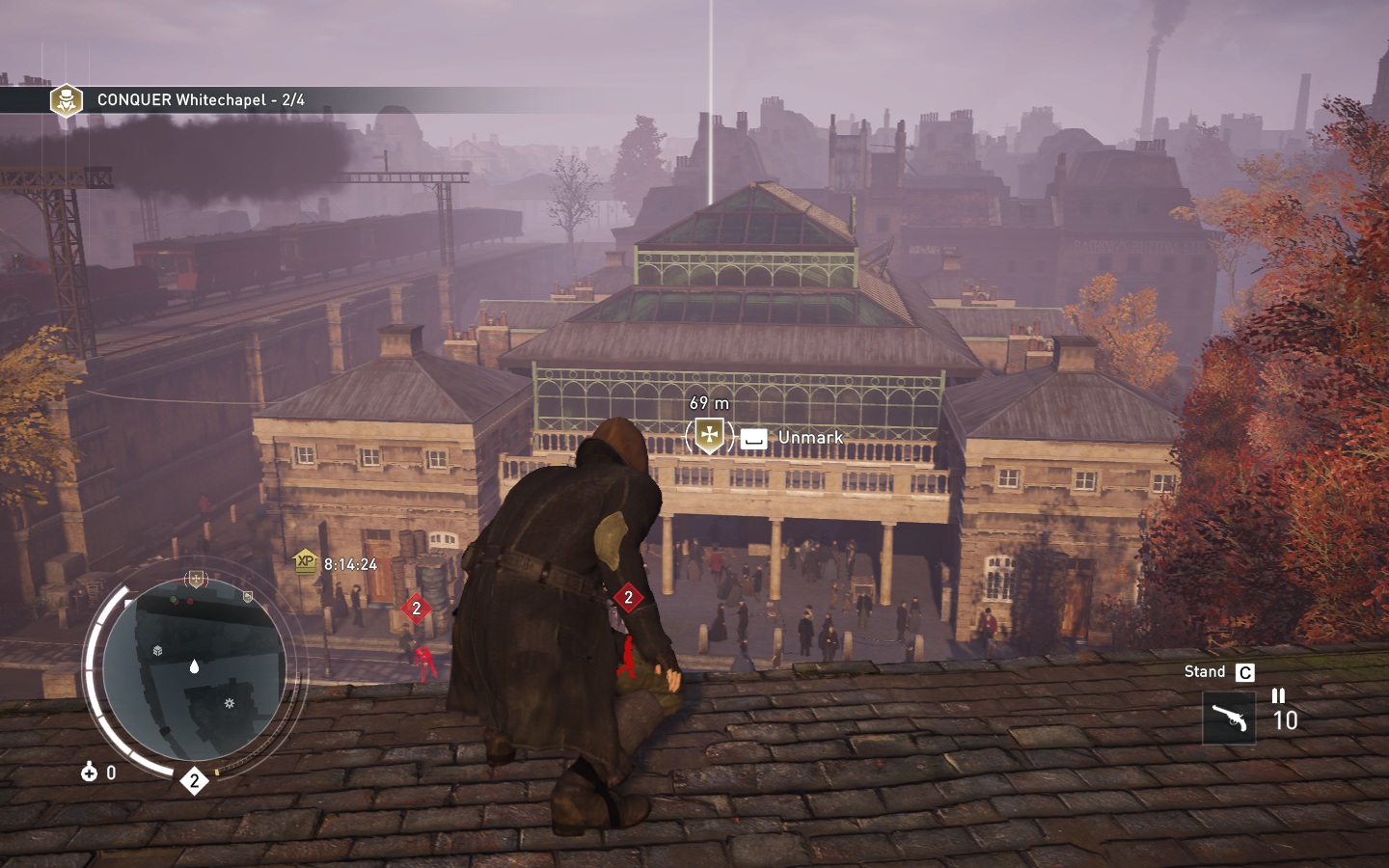Click the cross-shield waypoint marker
Screen dimensions: 1389x868
tap(709, 435)
